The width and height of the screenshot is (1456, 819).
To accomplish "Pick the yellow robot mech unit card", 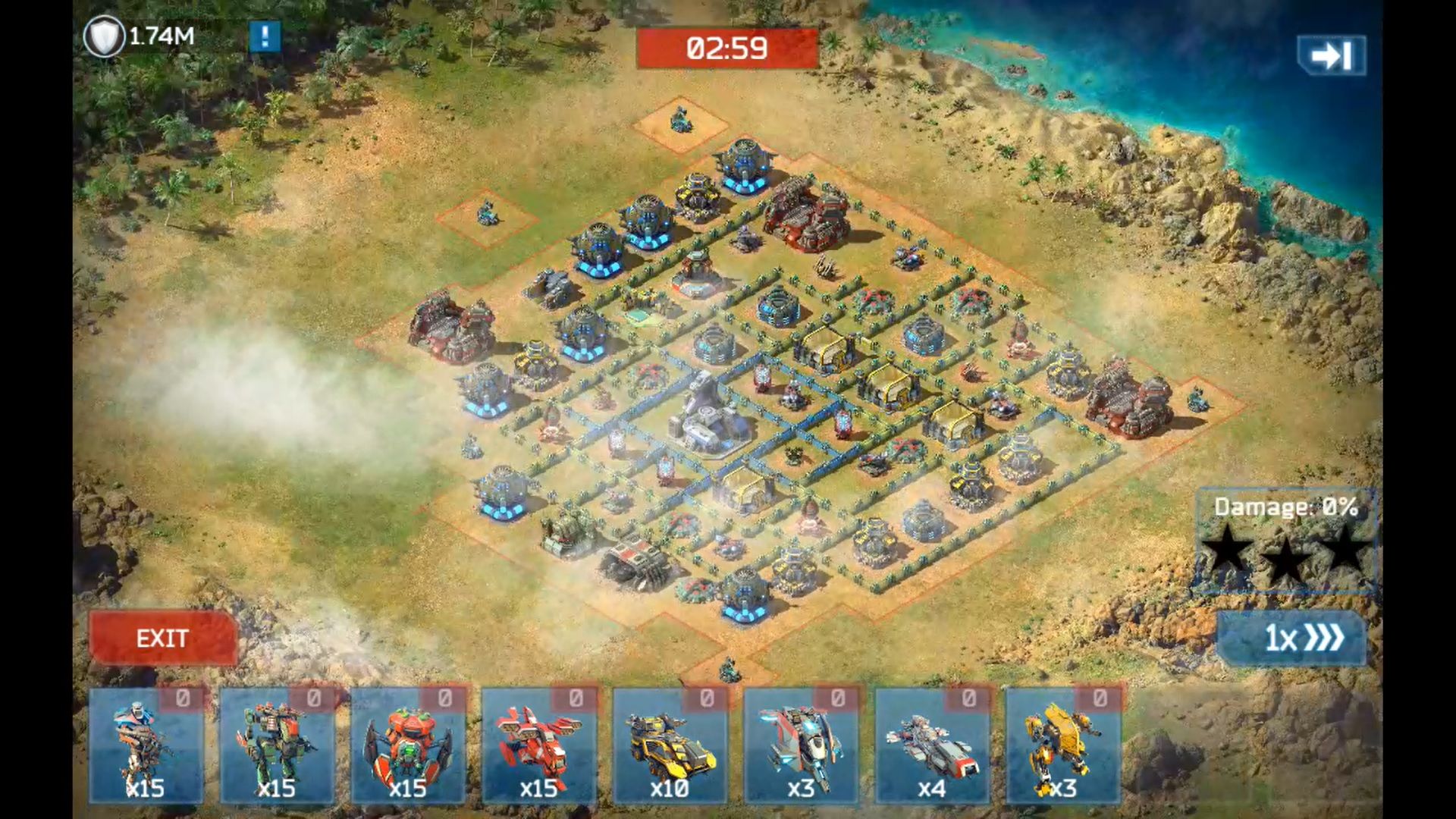I will pos(1062,745).
